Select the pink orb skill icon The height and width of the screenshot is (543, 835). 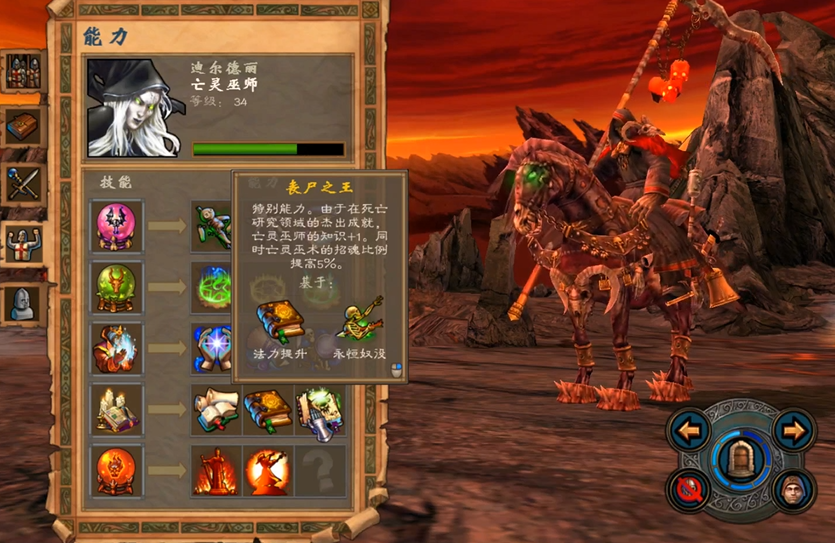tap(118, 225)
